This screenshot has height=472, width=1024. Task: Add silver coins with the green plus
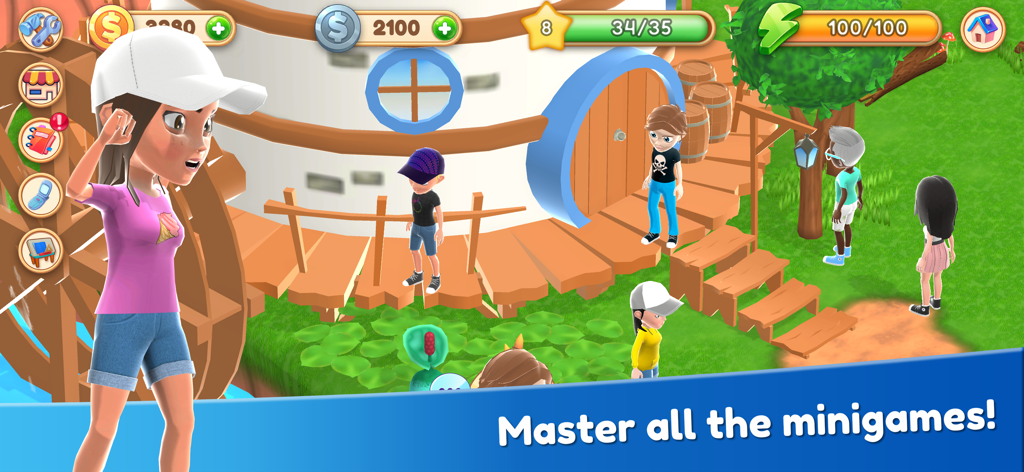click(445, 28)
